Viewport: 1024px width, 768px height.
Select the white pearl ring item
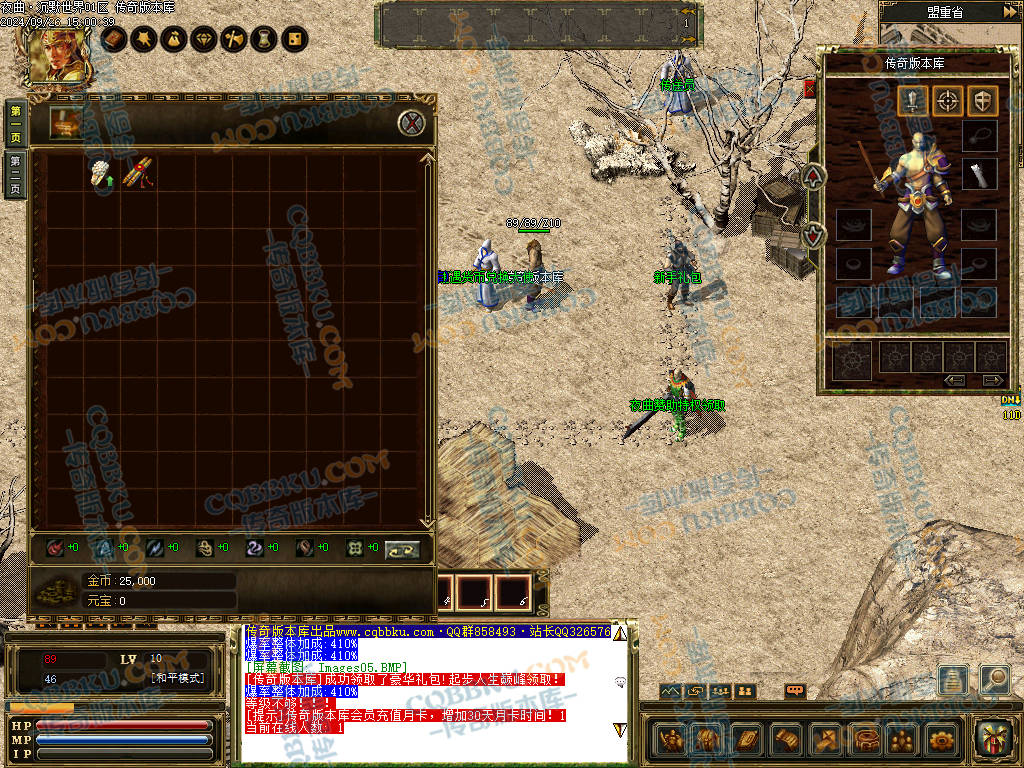100,172
